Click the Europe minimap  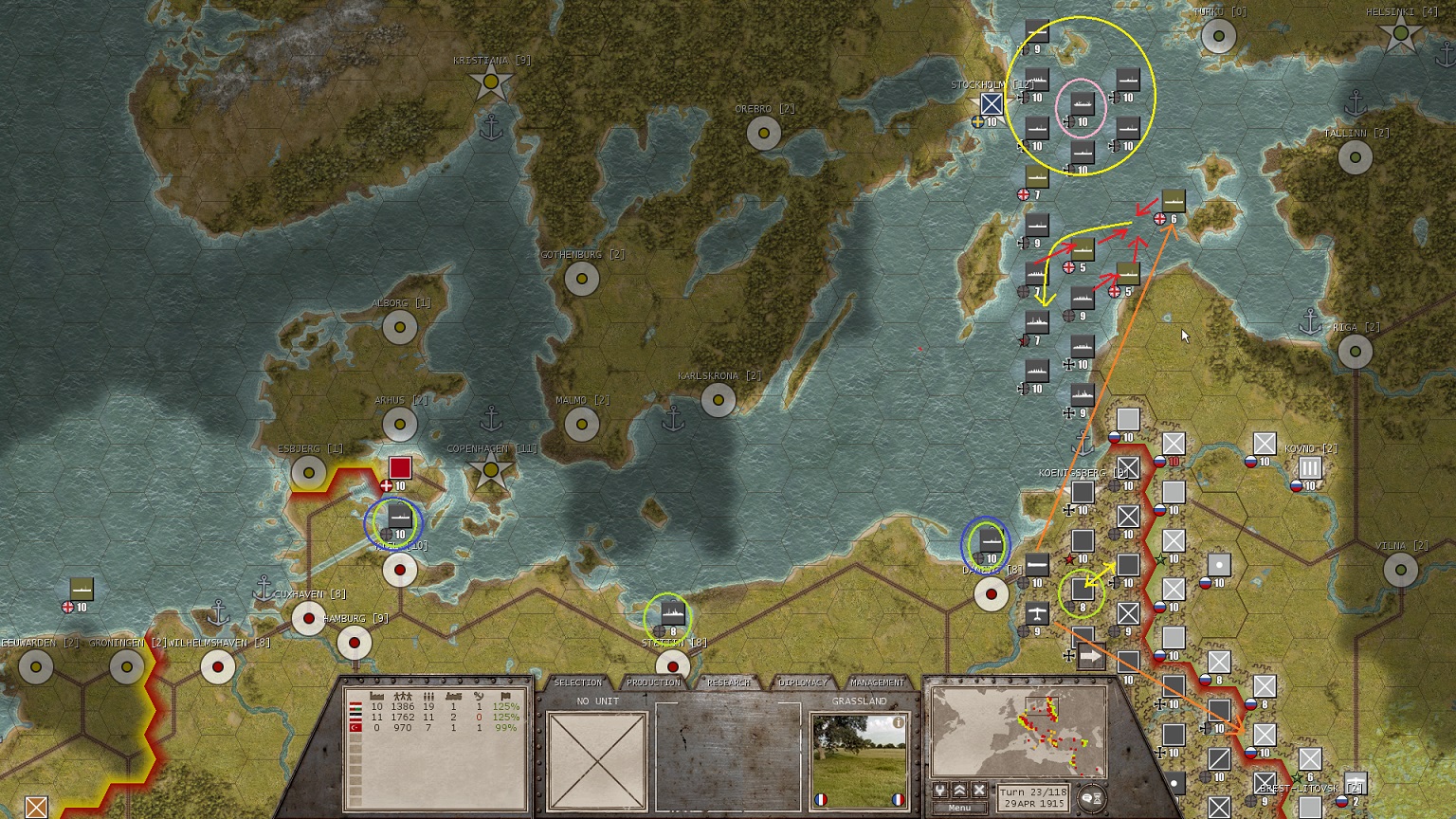pyautogui.click(x=1019, y=731)
